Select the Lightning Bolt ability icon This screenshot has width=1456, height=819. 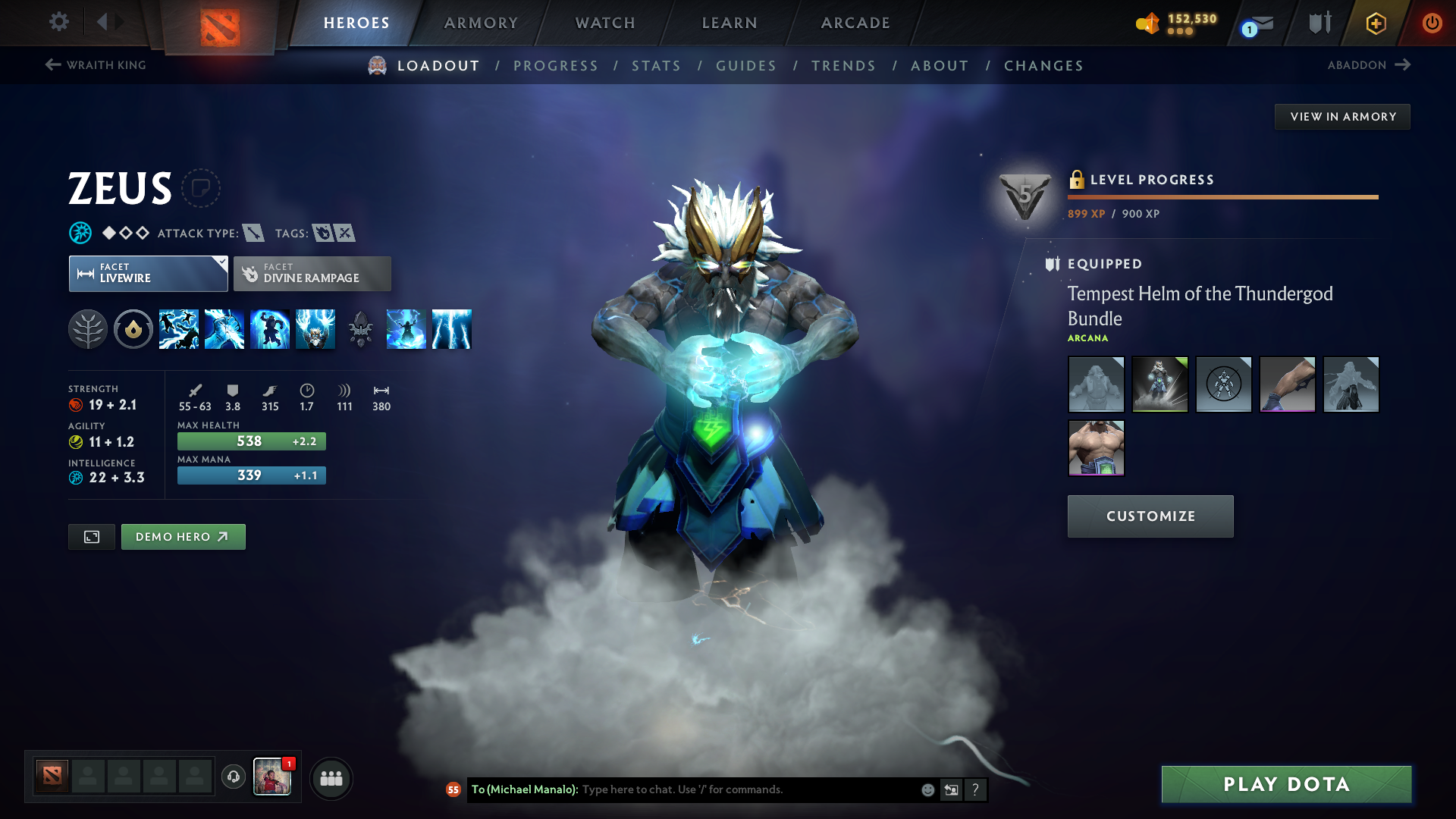224,329
